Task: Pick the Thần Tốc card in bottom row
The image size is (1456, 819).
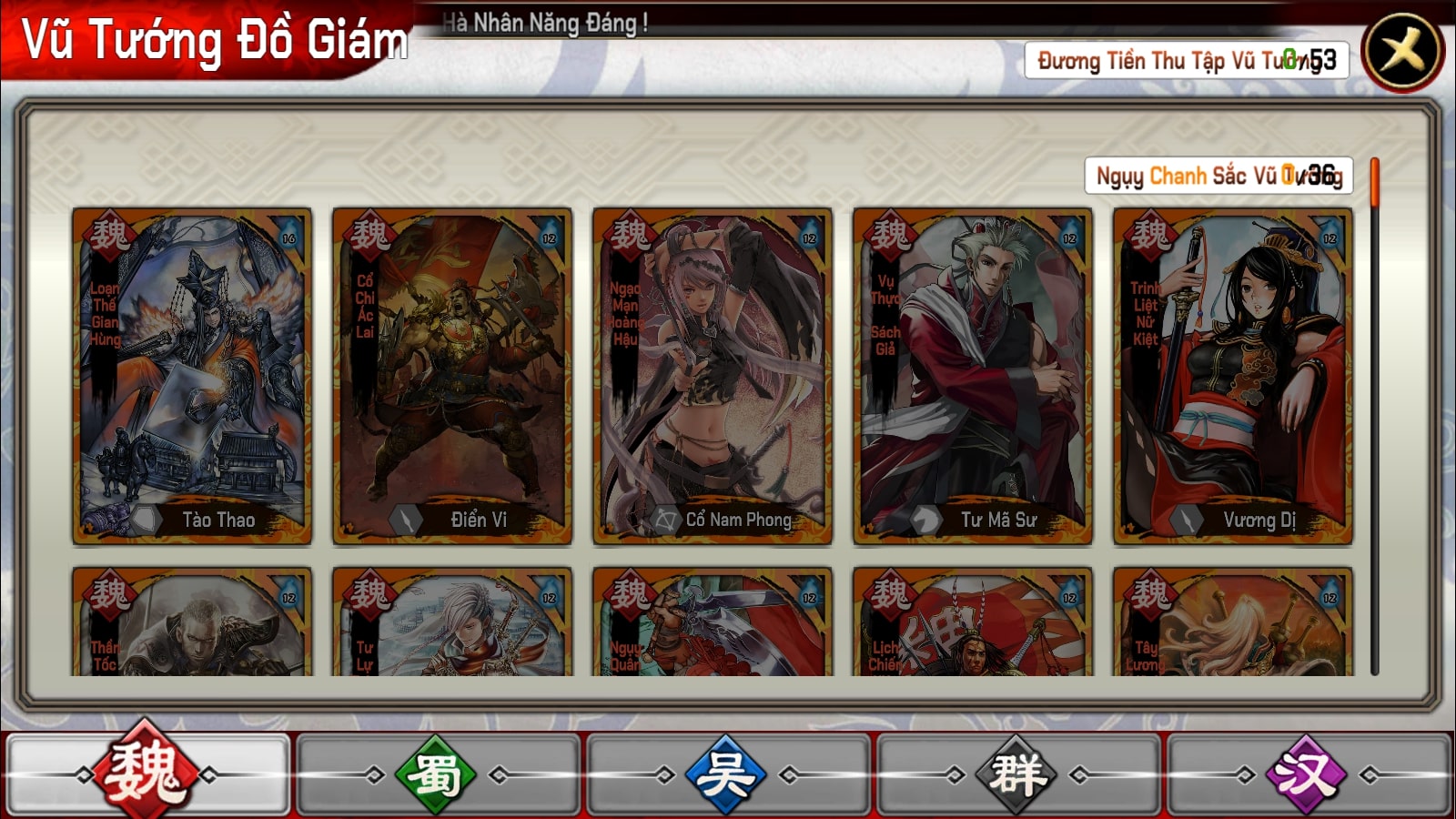Action: pos(192,622)
